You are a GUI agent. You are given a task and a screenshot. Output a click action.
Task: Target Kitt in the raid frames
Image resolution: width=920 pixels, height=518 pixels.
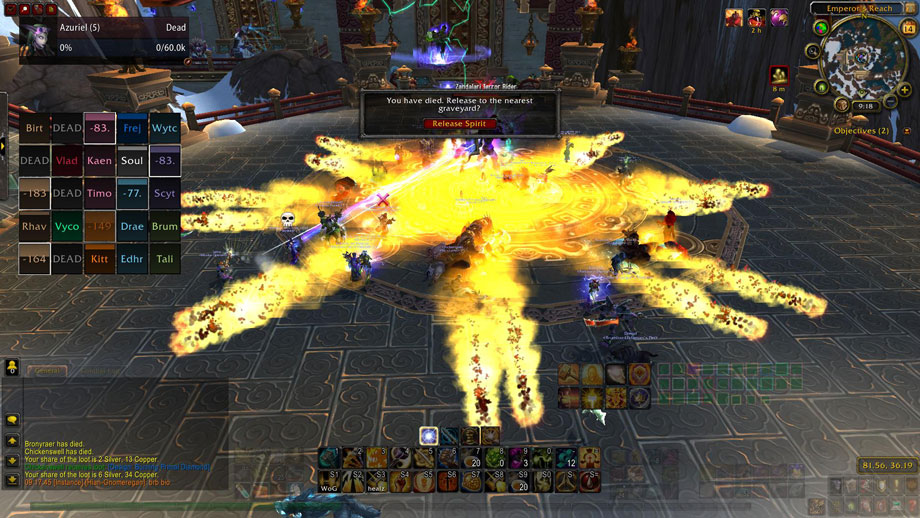tap(99, 259)
